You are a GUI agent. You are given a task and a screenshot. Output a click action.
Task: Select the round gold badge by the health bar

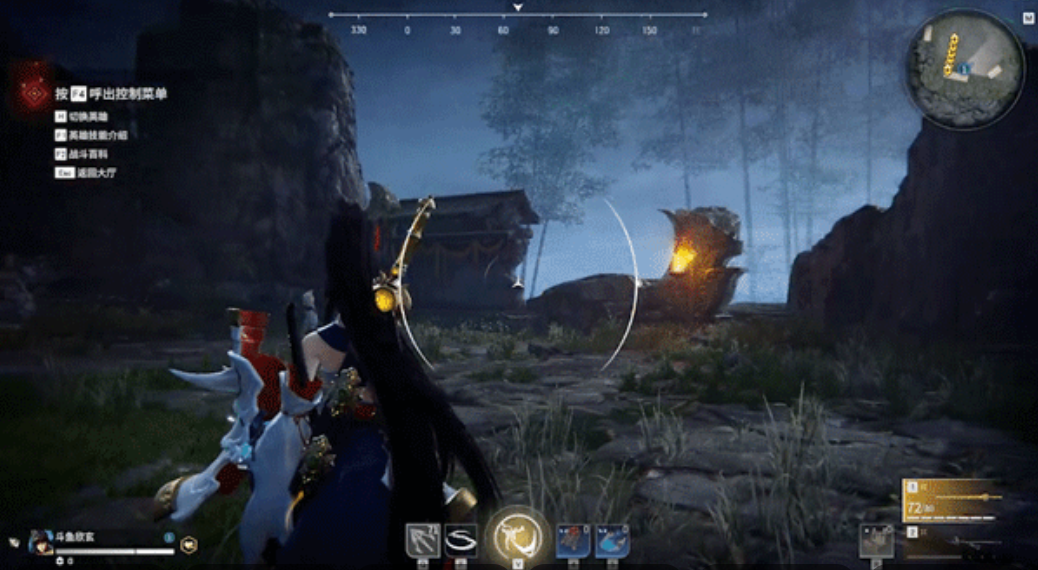coord(189,544)
